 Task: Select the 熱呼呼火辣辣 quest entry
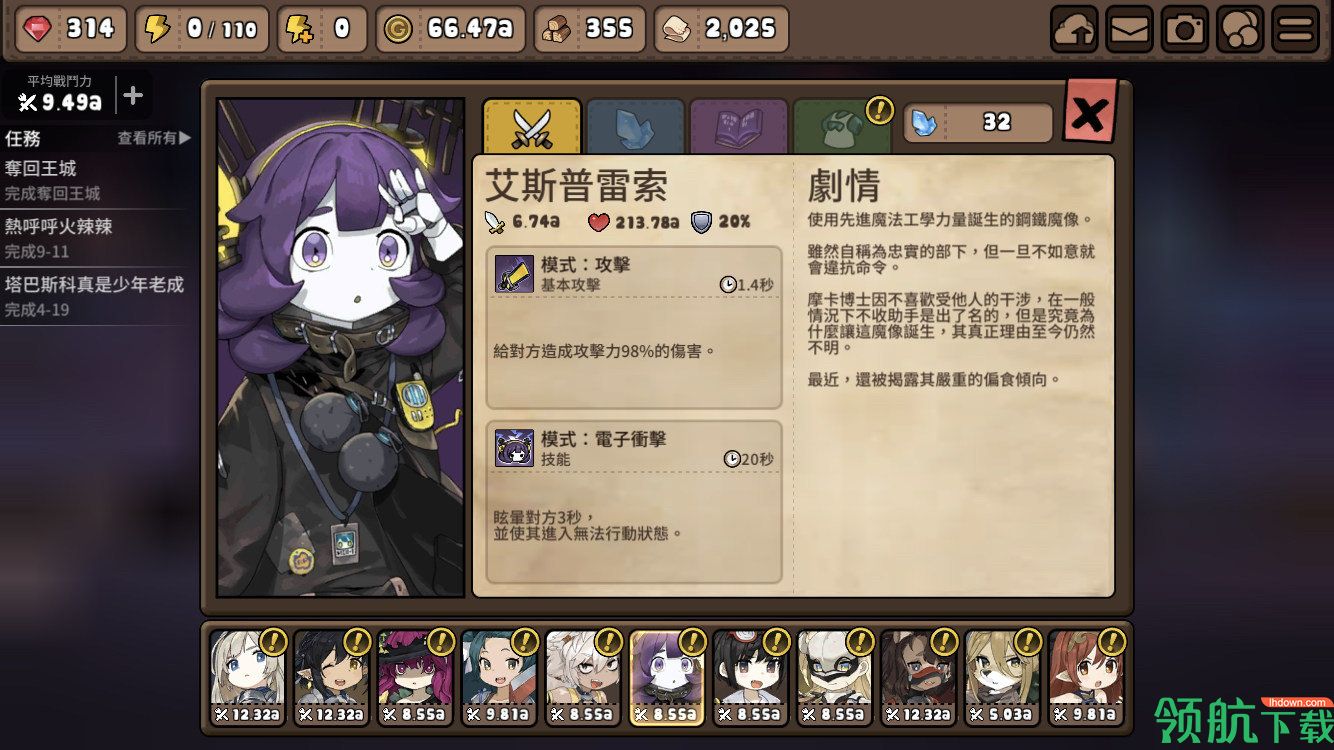95,238
